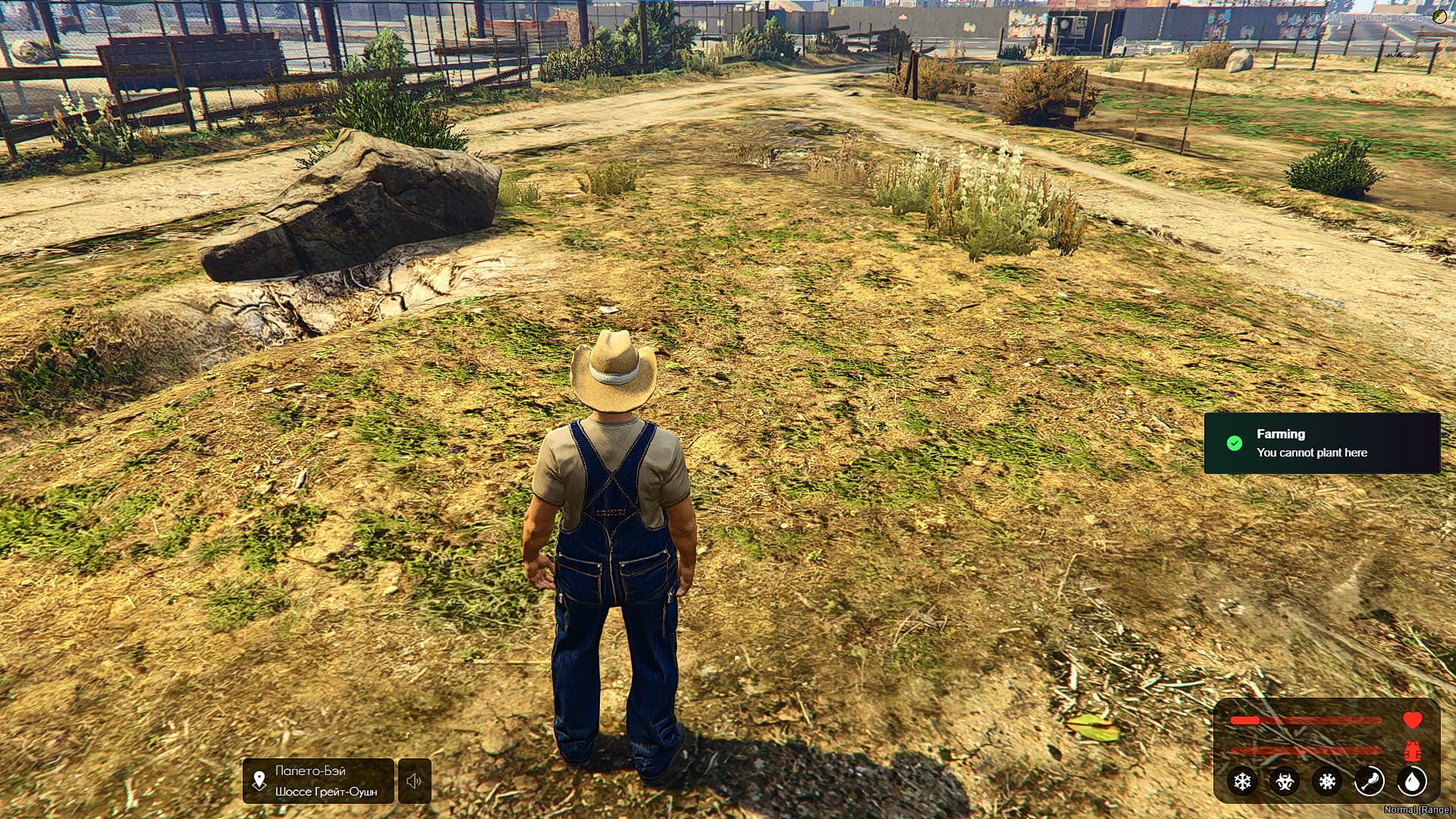Screen dimensions: 1456x819
Task: Mute street name audio via speaker icon
Action: tap(413, 781)
